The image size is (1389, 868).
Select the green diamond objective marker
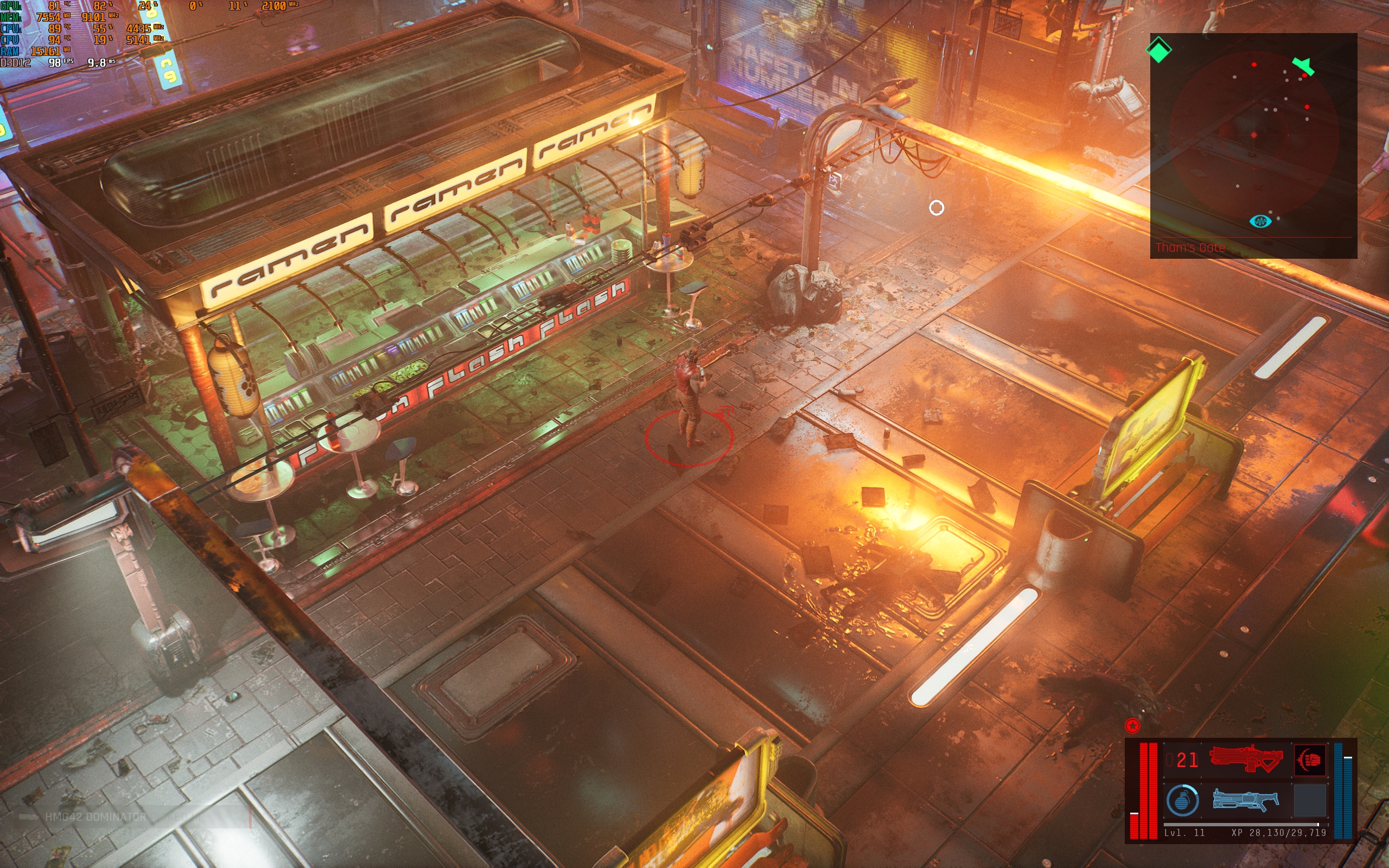[1158, 50]
